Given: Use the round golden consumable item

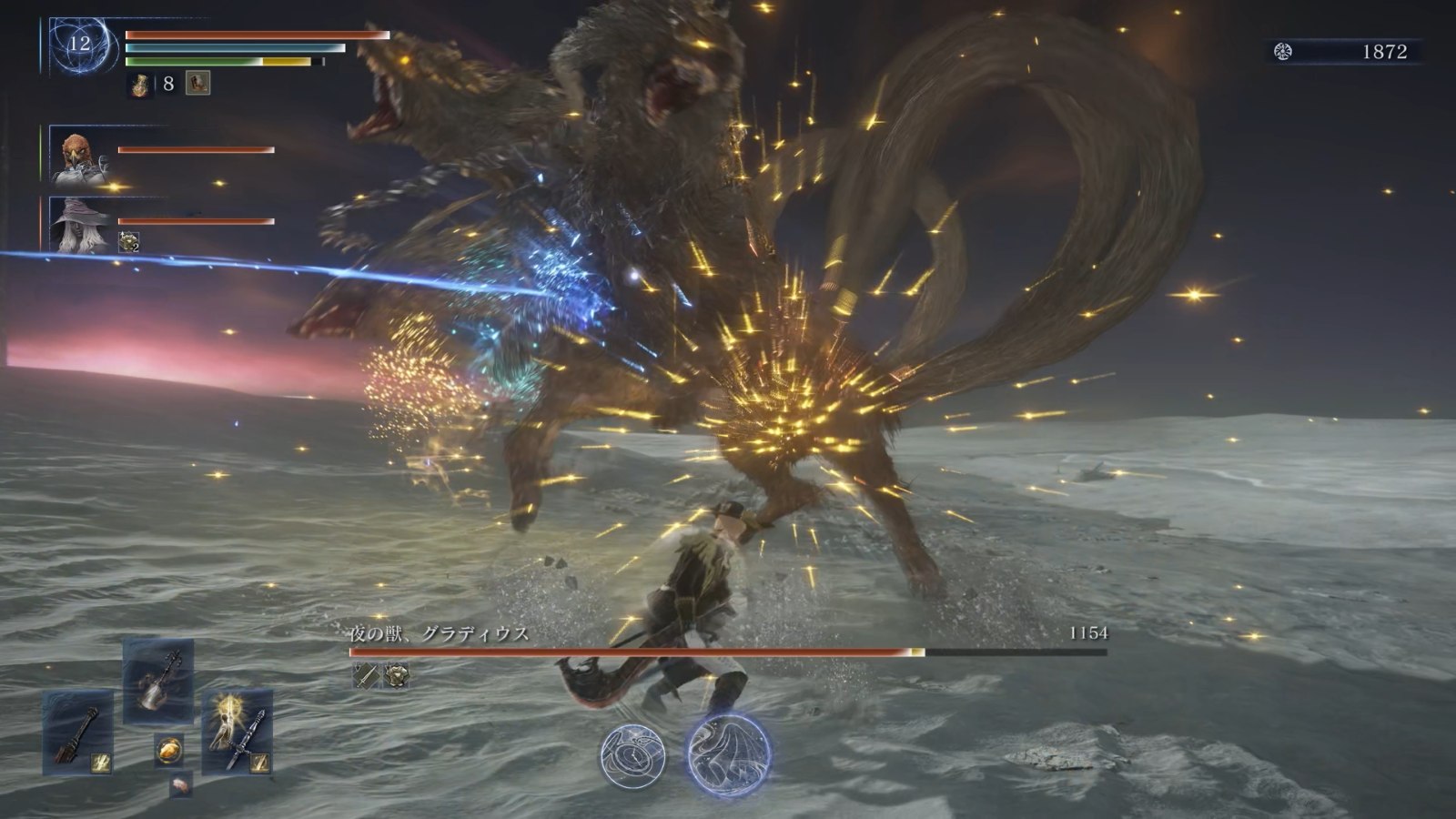Looking at the screenshot, I should [168, 750].
